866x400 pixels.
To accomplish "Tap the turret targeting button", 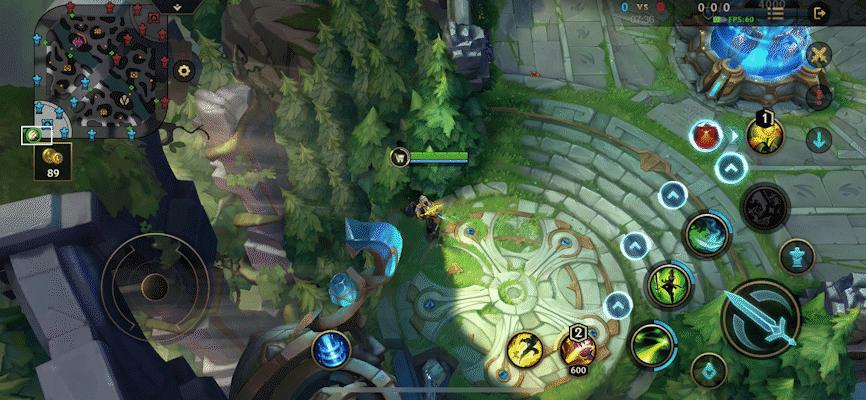I will click(x=796, y=256).
